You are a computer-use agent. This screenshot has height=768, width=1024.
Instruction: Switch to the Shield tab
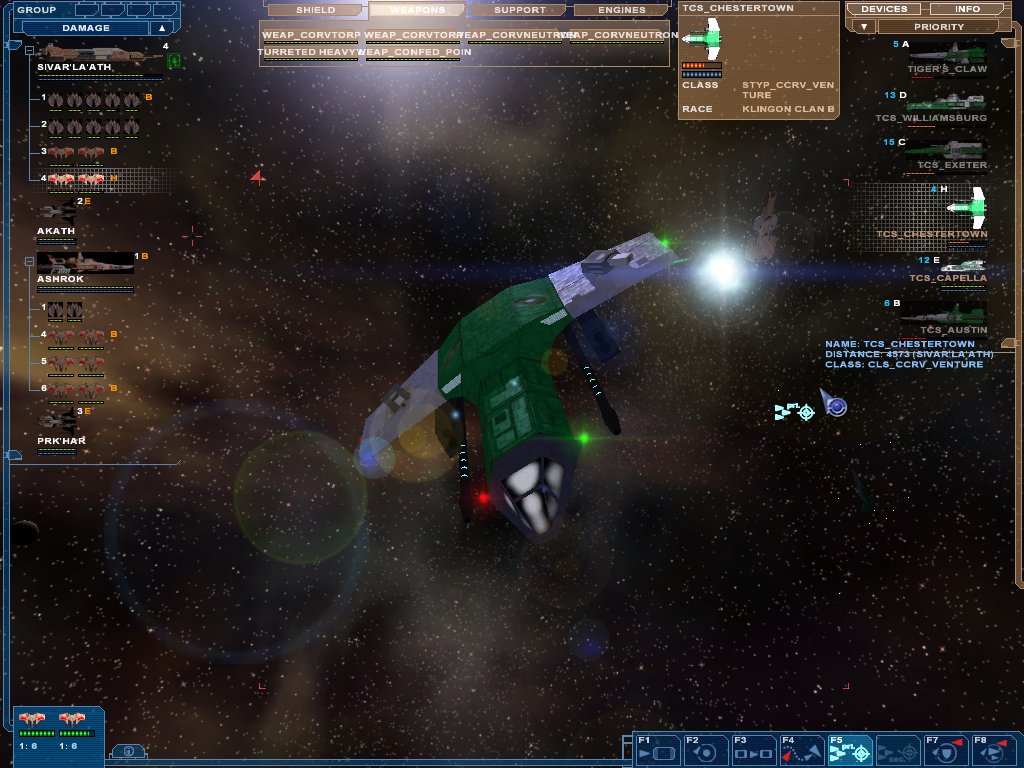click(315, 10)
